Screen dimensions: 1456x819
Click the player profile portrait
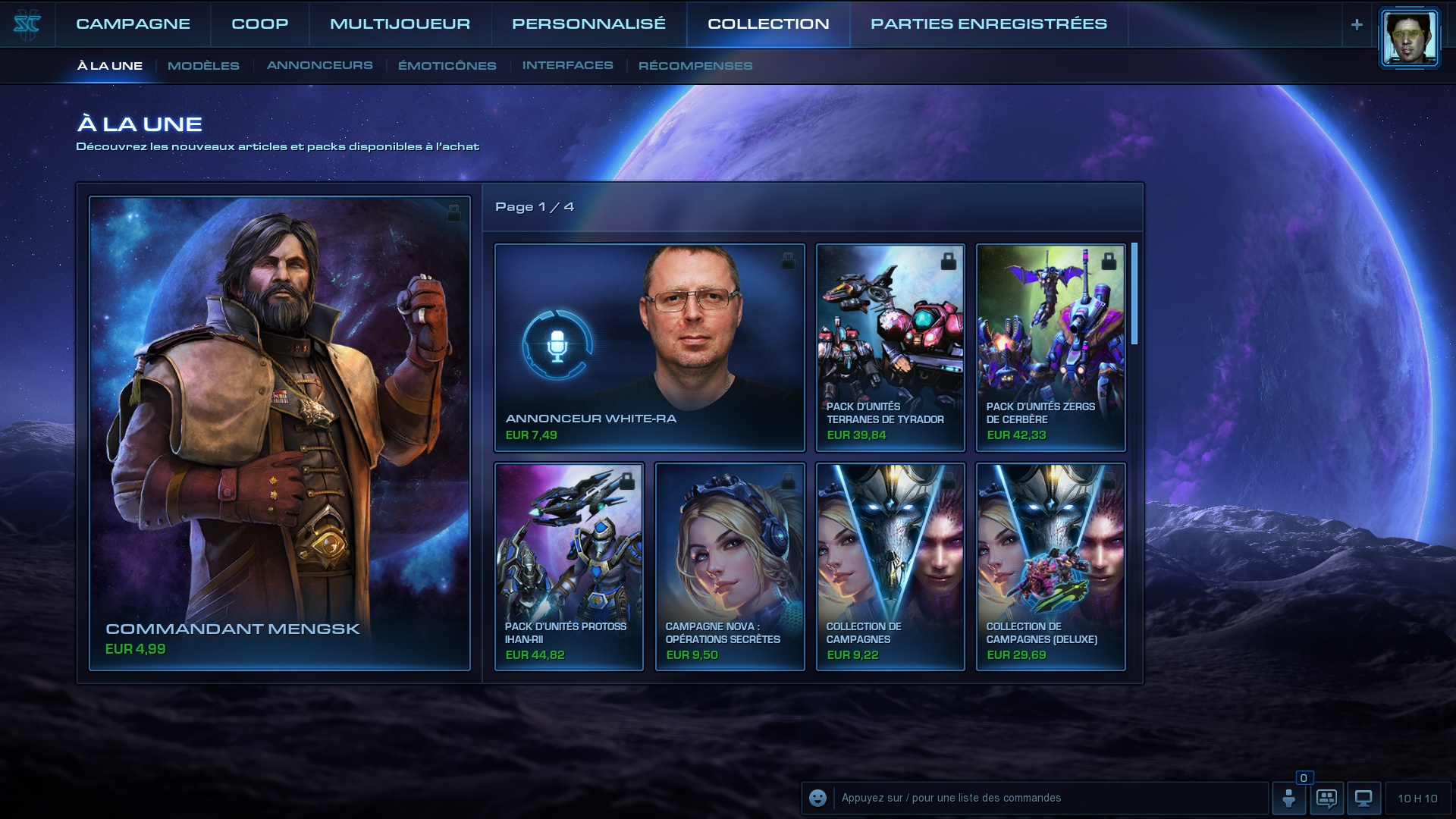point(1408,38)
